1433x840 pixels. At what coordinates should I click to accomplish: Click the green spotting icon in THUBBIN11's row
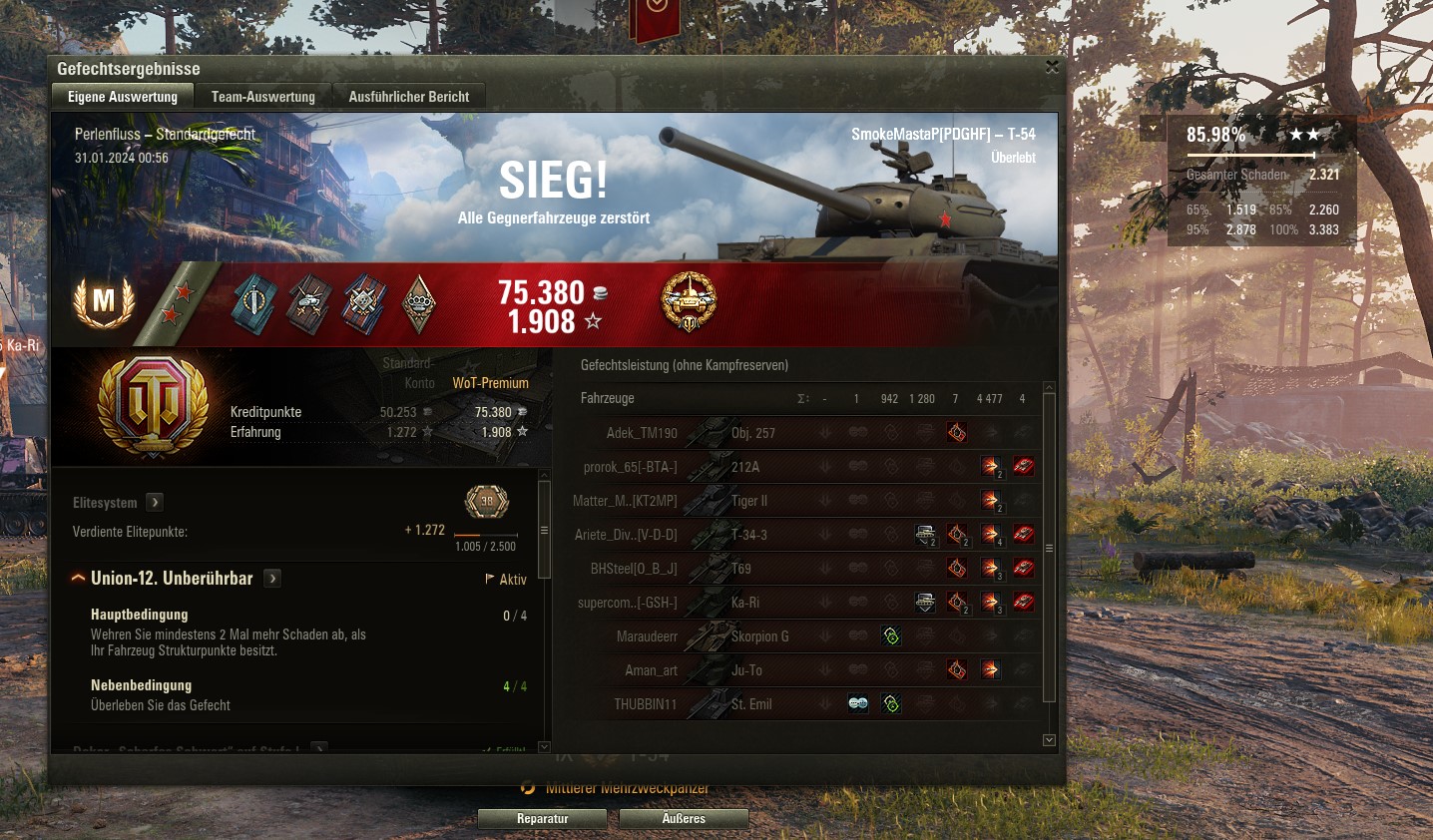pyautogui.click(x=890, y=703)
